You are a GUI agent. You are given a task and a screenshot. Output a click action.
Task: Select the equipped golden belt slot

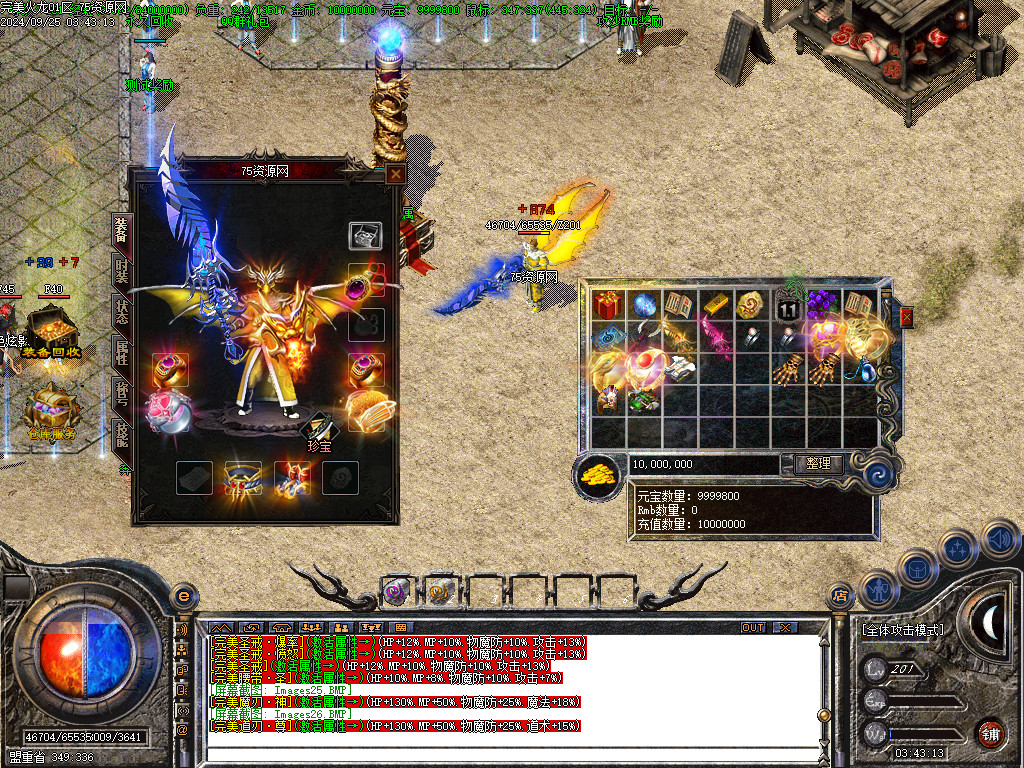tap(243, 478)
